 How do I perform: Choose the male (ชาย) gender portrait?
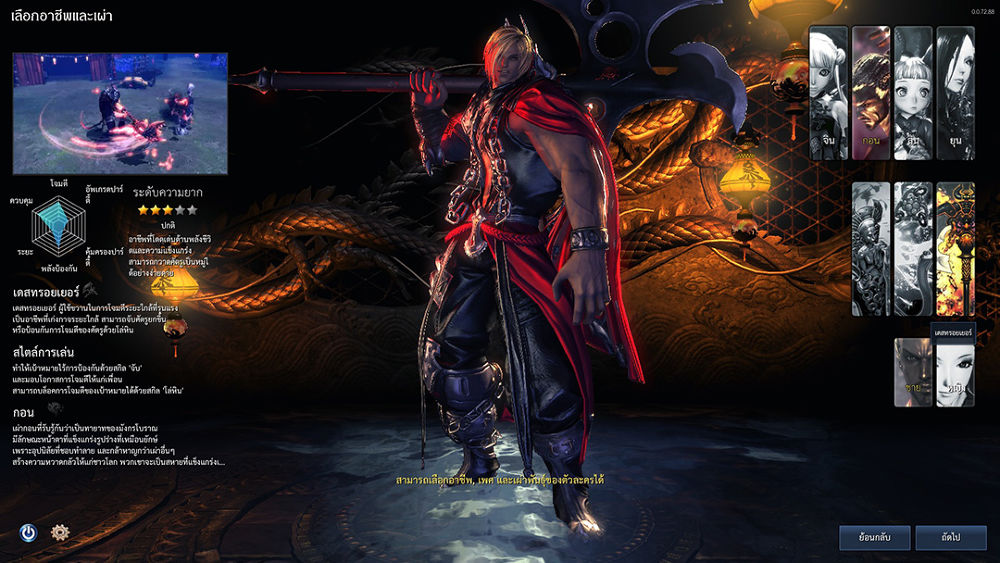[x=913, y=373]
